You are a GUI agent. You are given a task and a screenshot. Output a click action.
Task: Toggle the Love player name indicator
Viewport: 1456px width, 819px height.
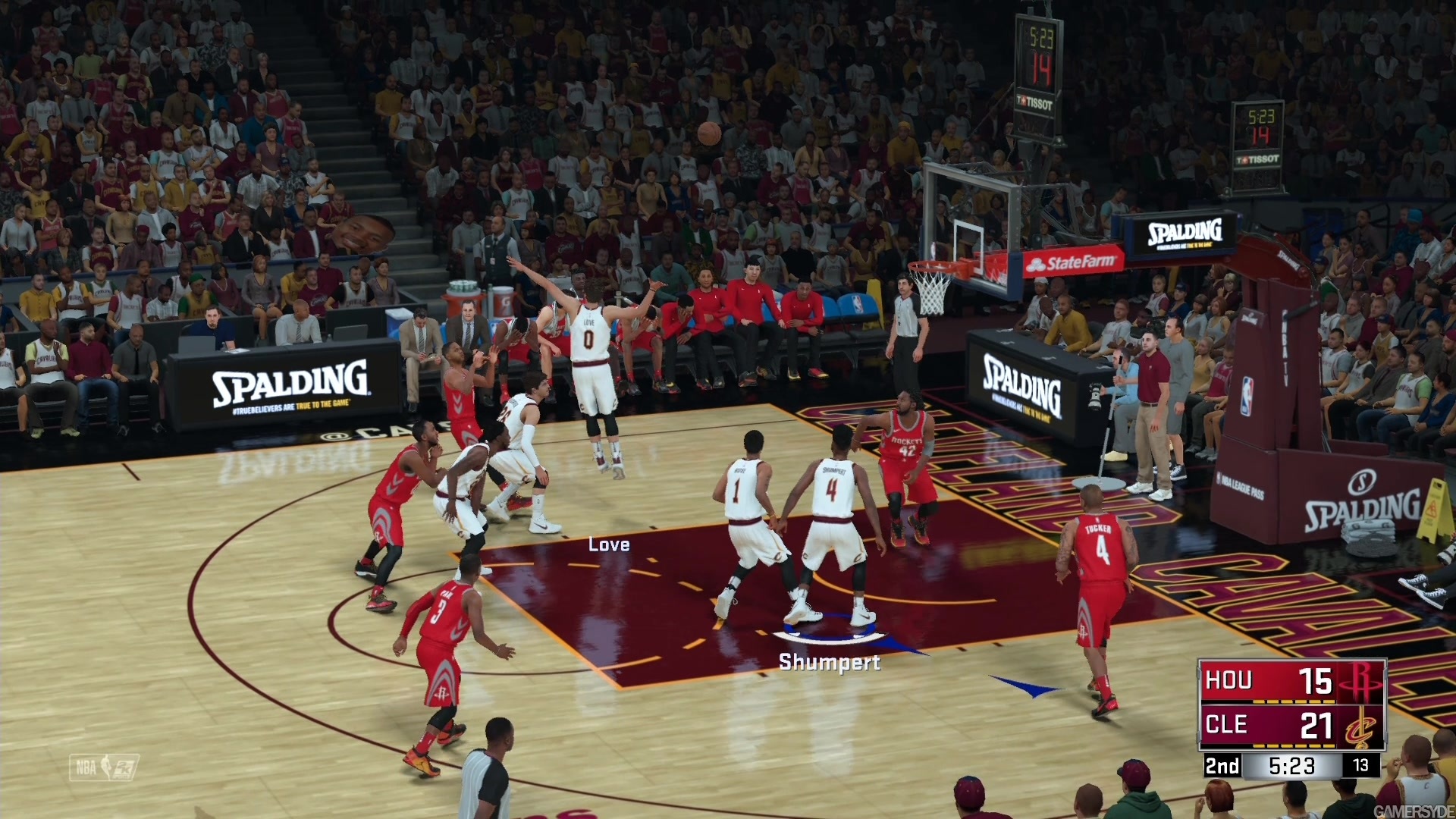610,544
